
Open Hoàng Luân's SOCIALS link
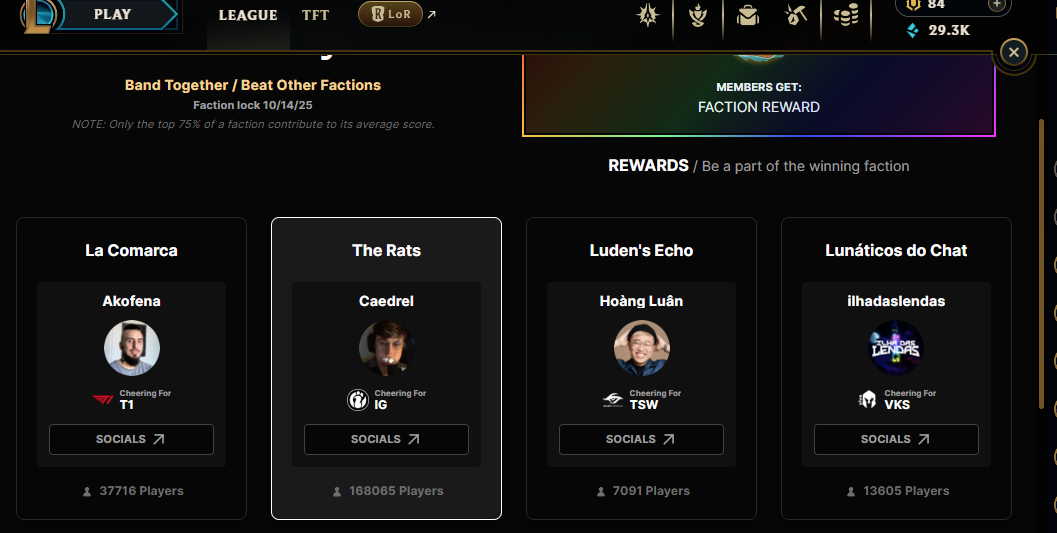pos(641,439)
